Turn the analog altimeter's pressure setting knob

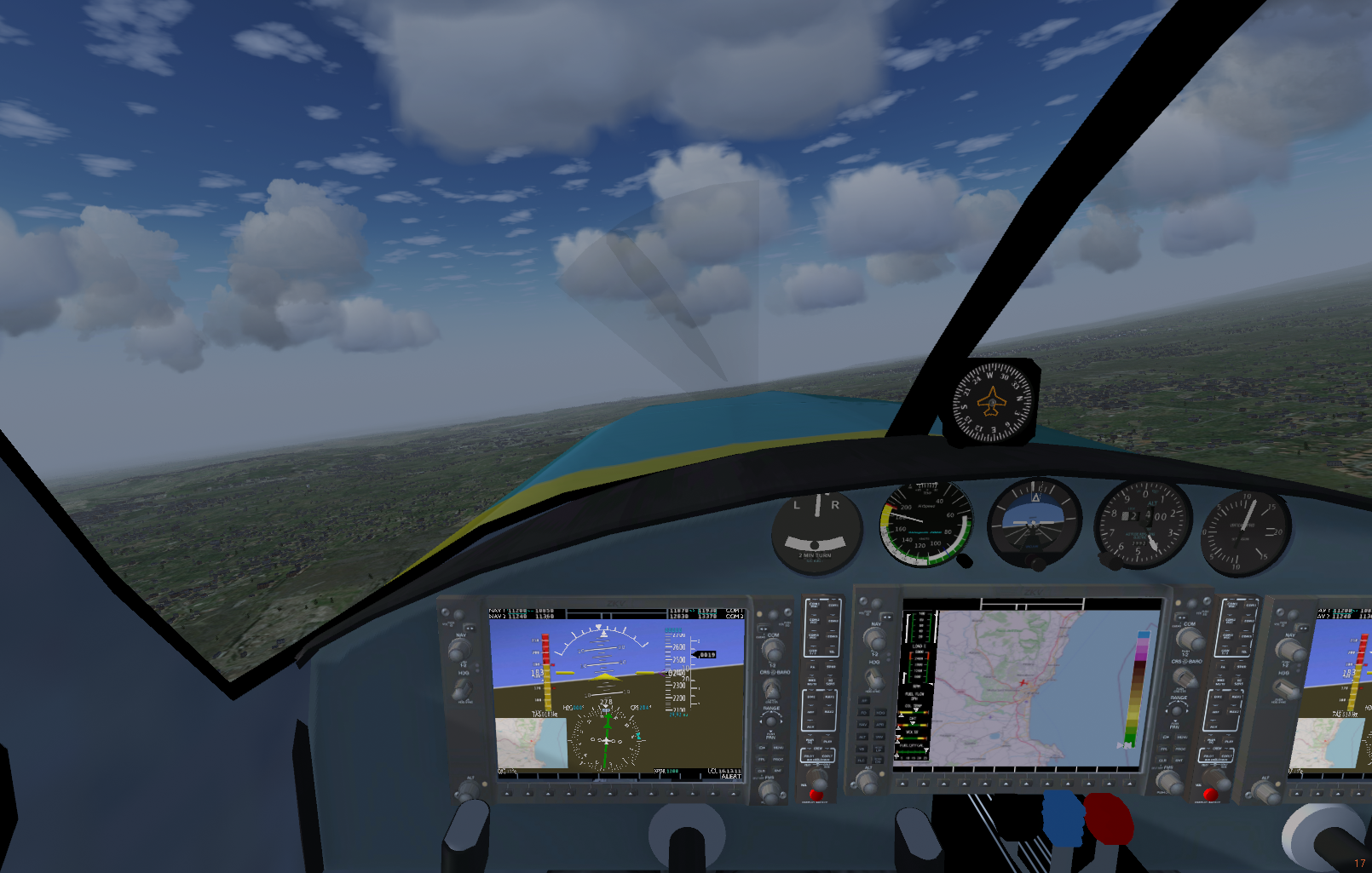[x=1110, y=560]
